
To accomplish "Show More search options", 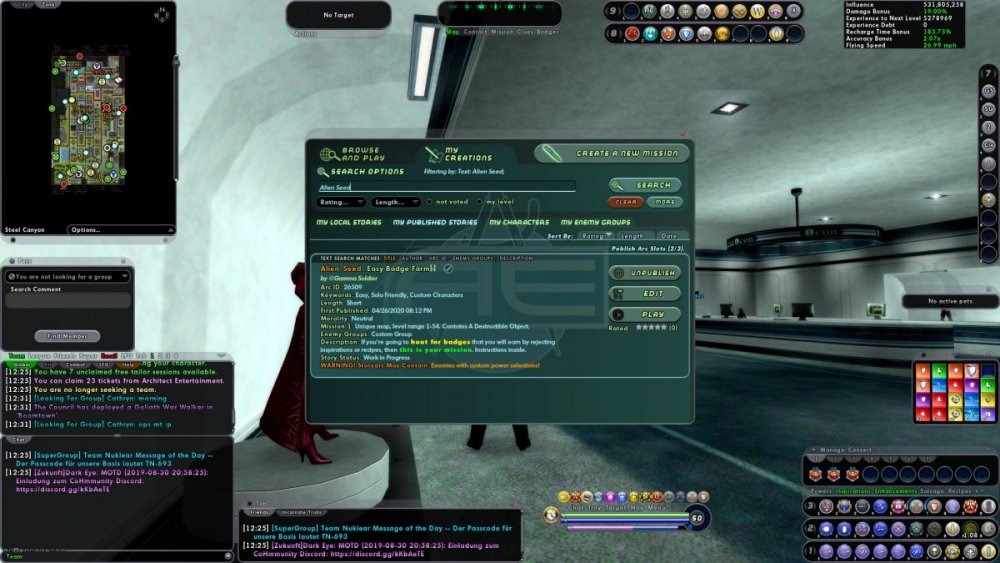I will pyautogui.click(x=664, y=202).
